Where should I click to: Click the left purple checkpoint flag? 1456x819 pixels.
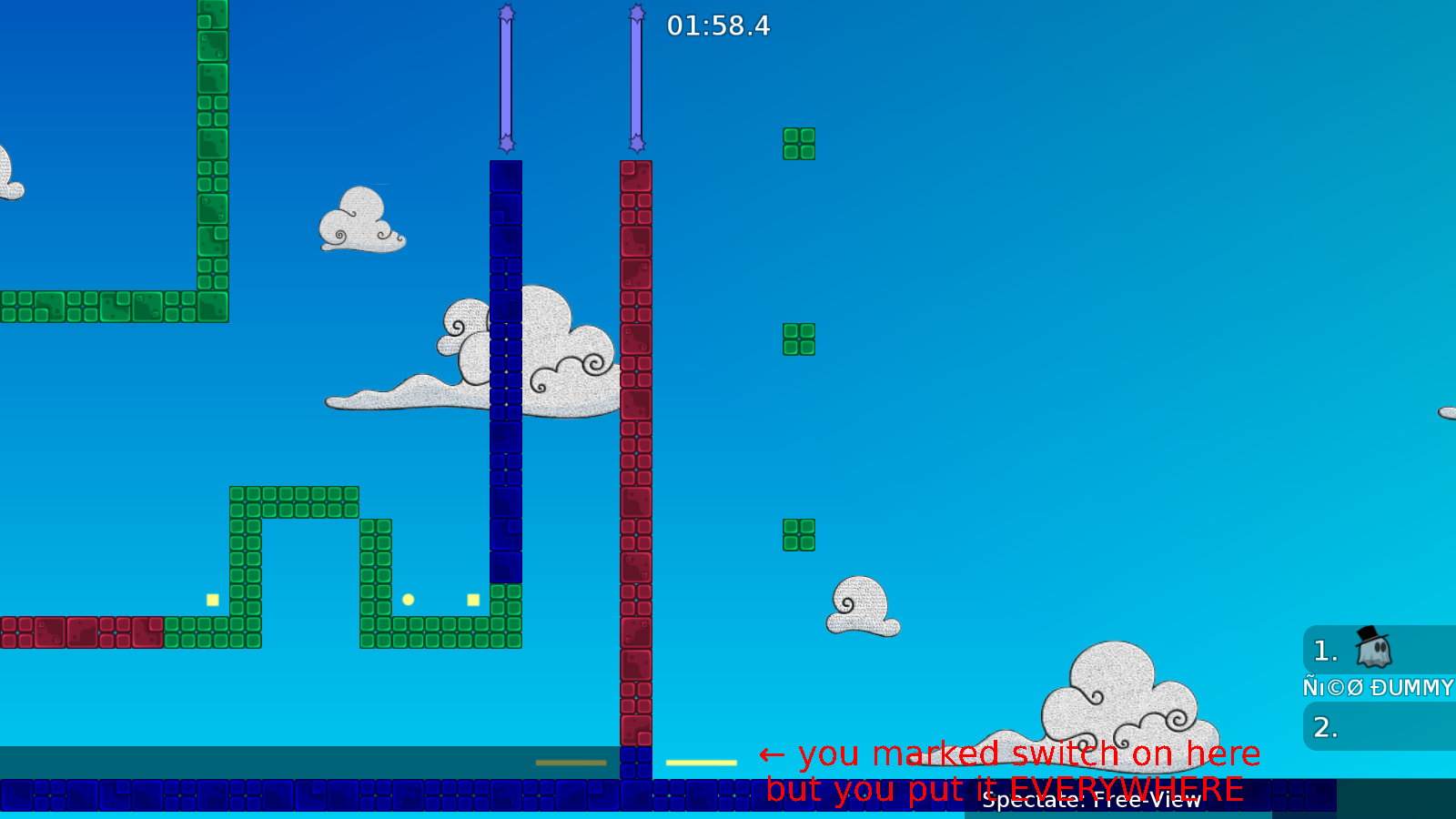click(x=506, y=77)
